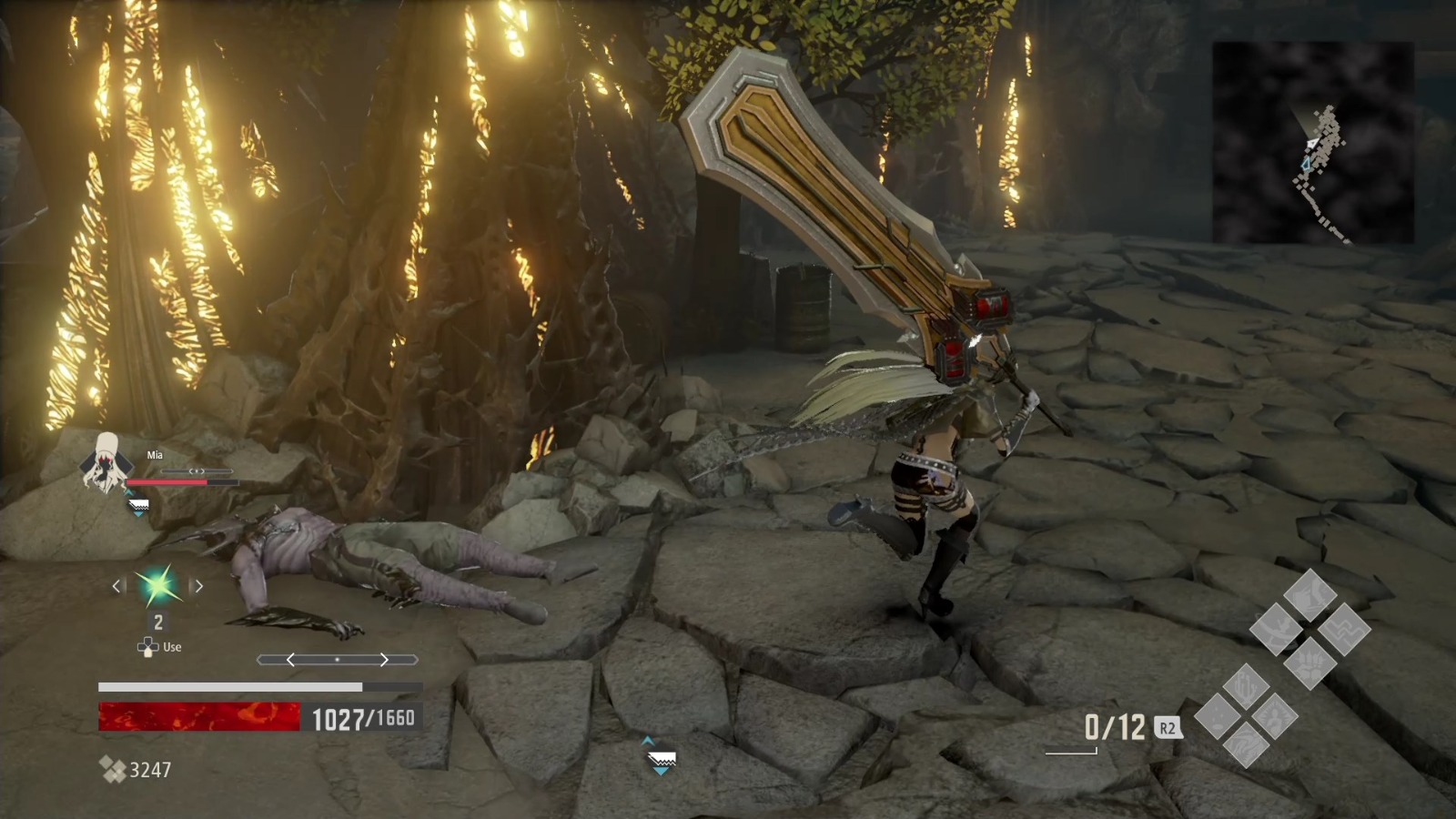Select the green spark healing item icon
This screenshot has width=1456, height=819.
click(159, 585)
